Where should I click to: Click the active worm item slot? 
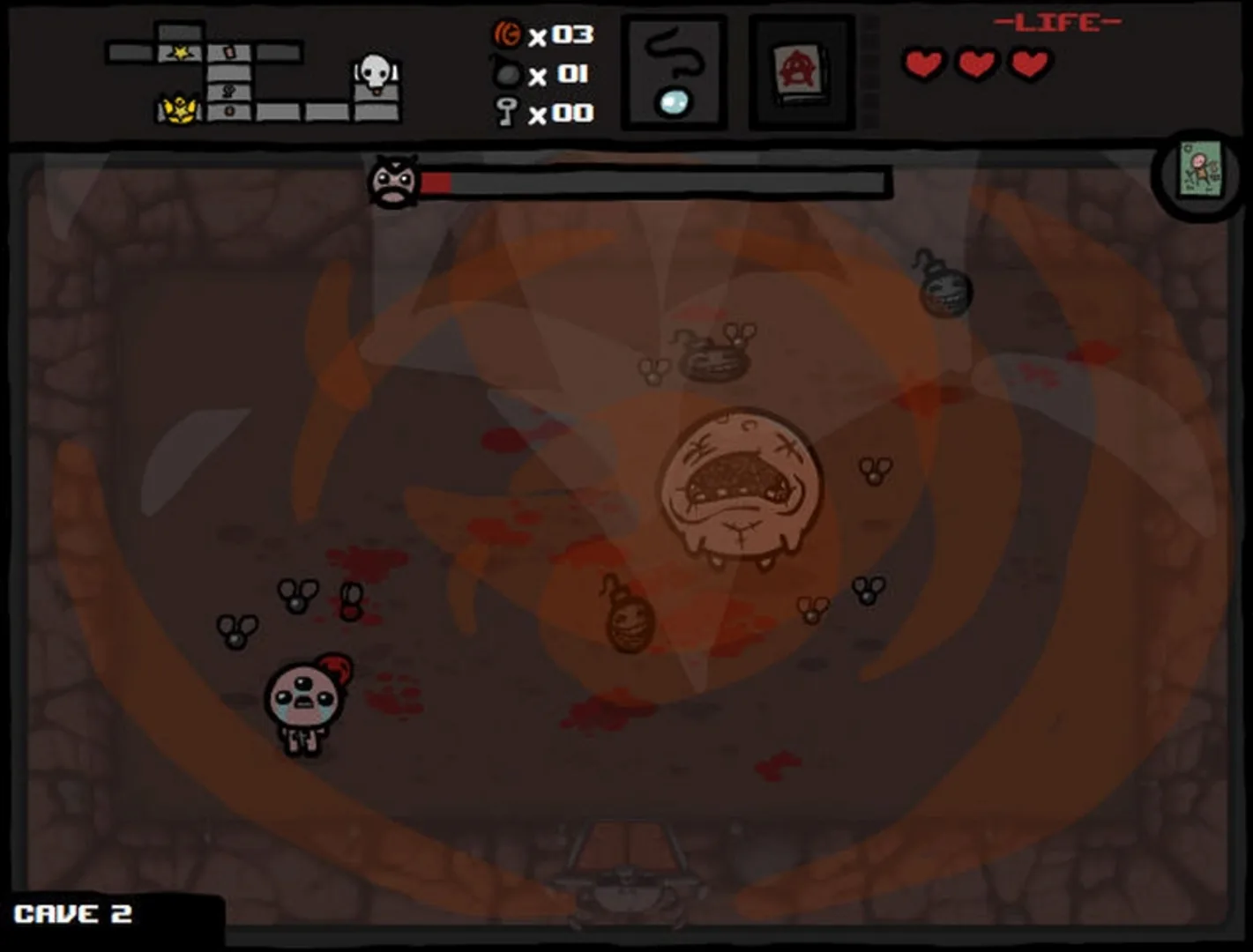coord(675,71)
